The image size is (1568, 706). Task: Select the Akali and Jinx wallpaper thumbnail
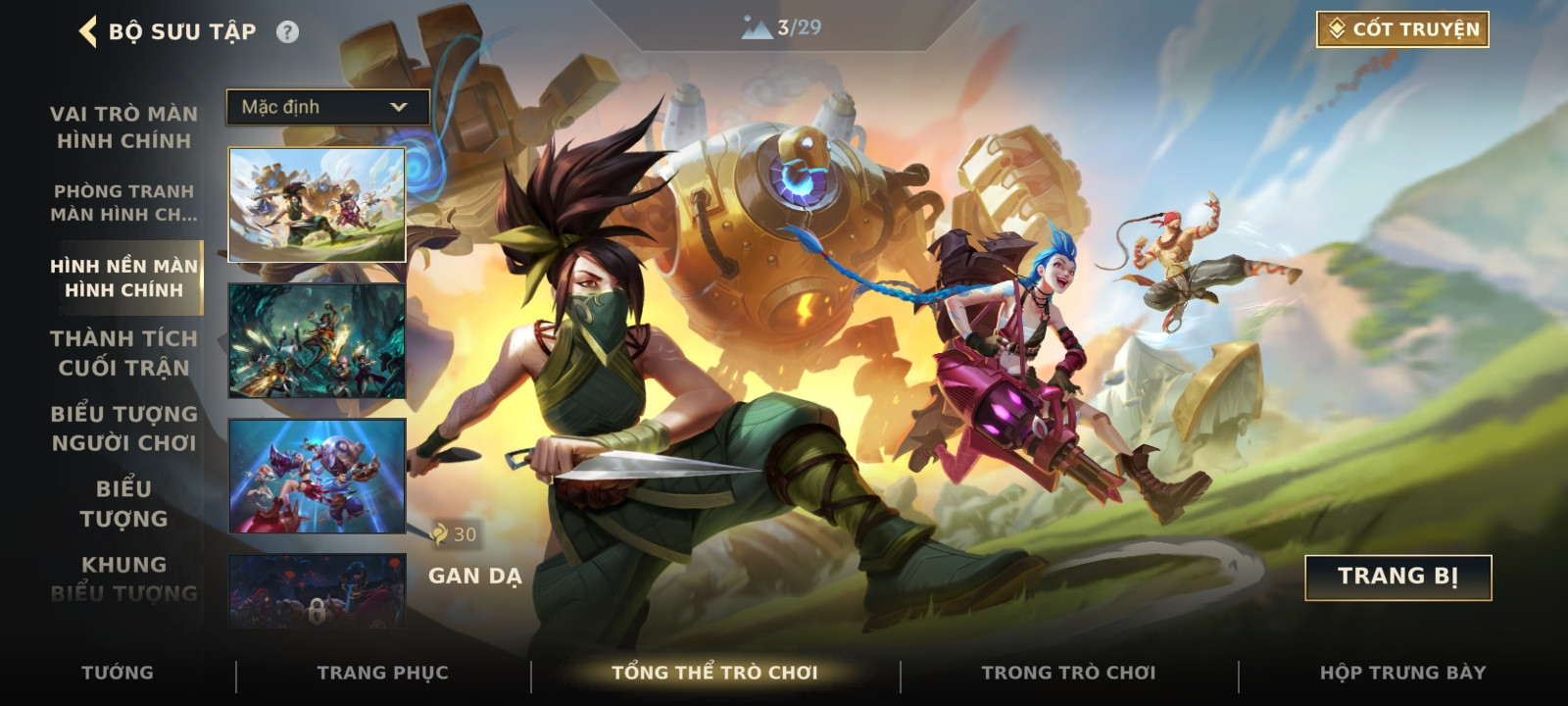tap(317, 205)
